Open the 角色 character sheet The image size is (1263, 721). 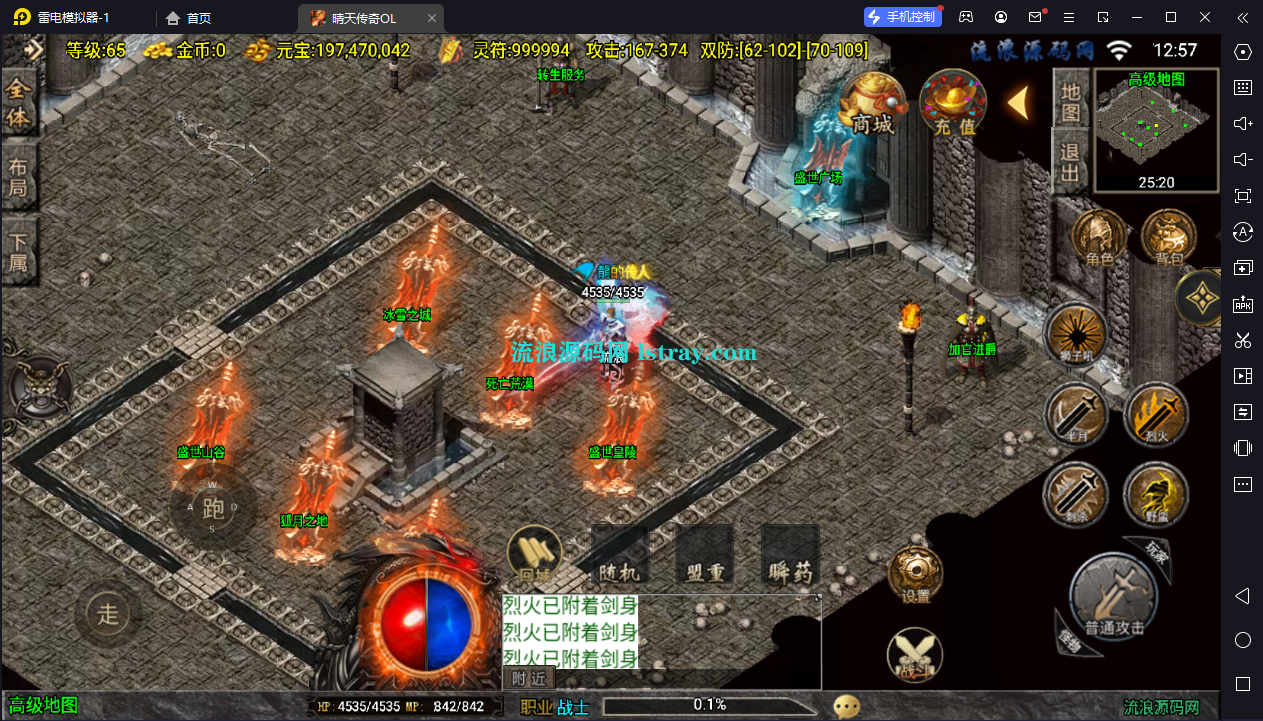(x=1099, y=239)
